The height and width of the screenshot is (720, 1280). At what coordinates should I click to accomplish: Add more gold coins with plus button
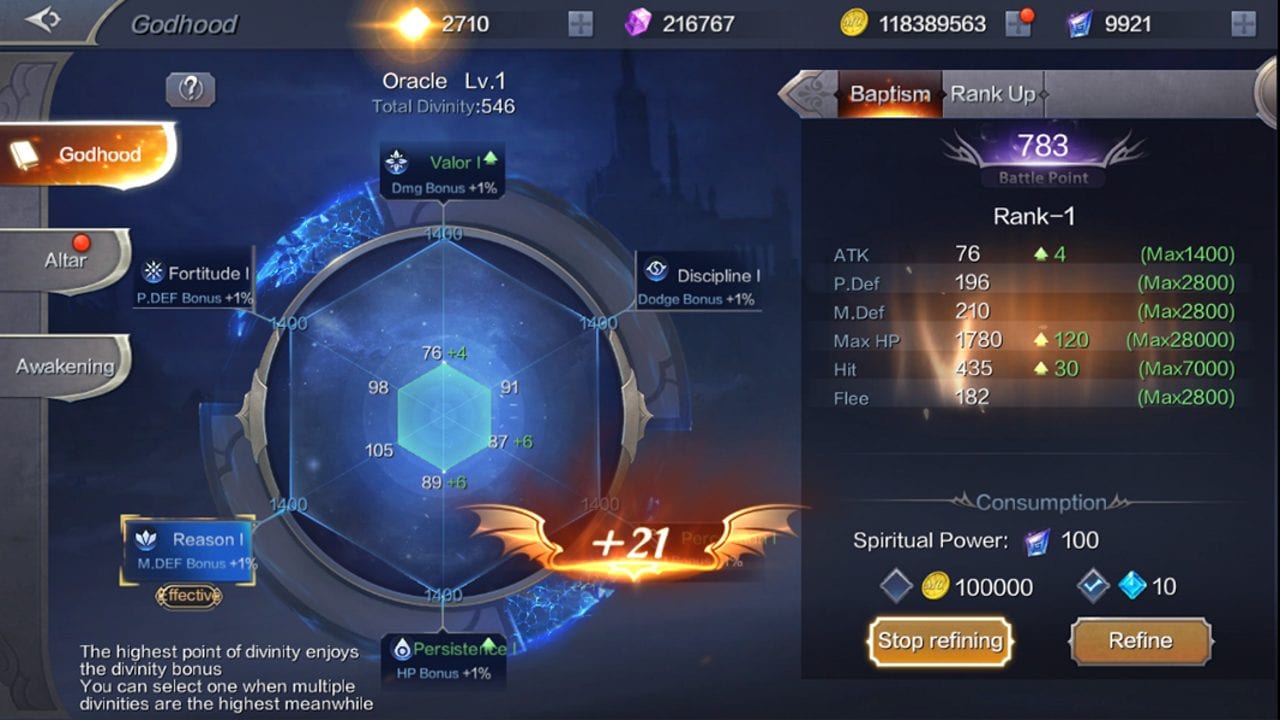[1017, 24]
